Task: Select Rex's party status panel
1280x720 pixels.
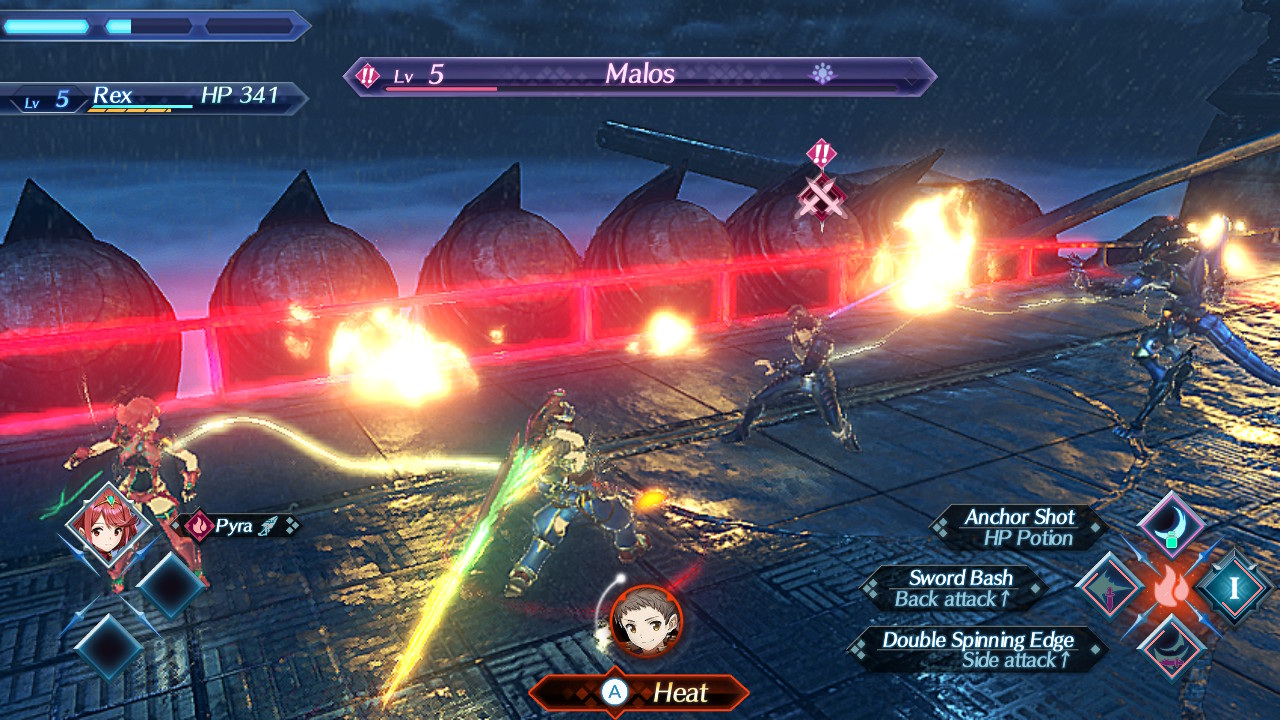Action: 155,98
